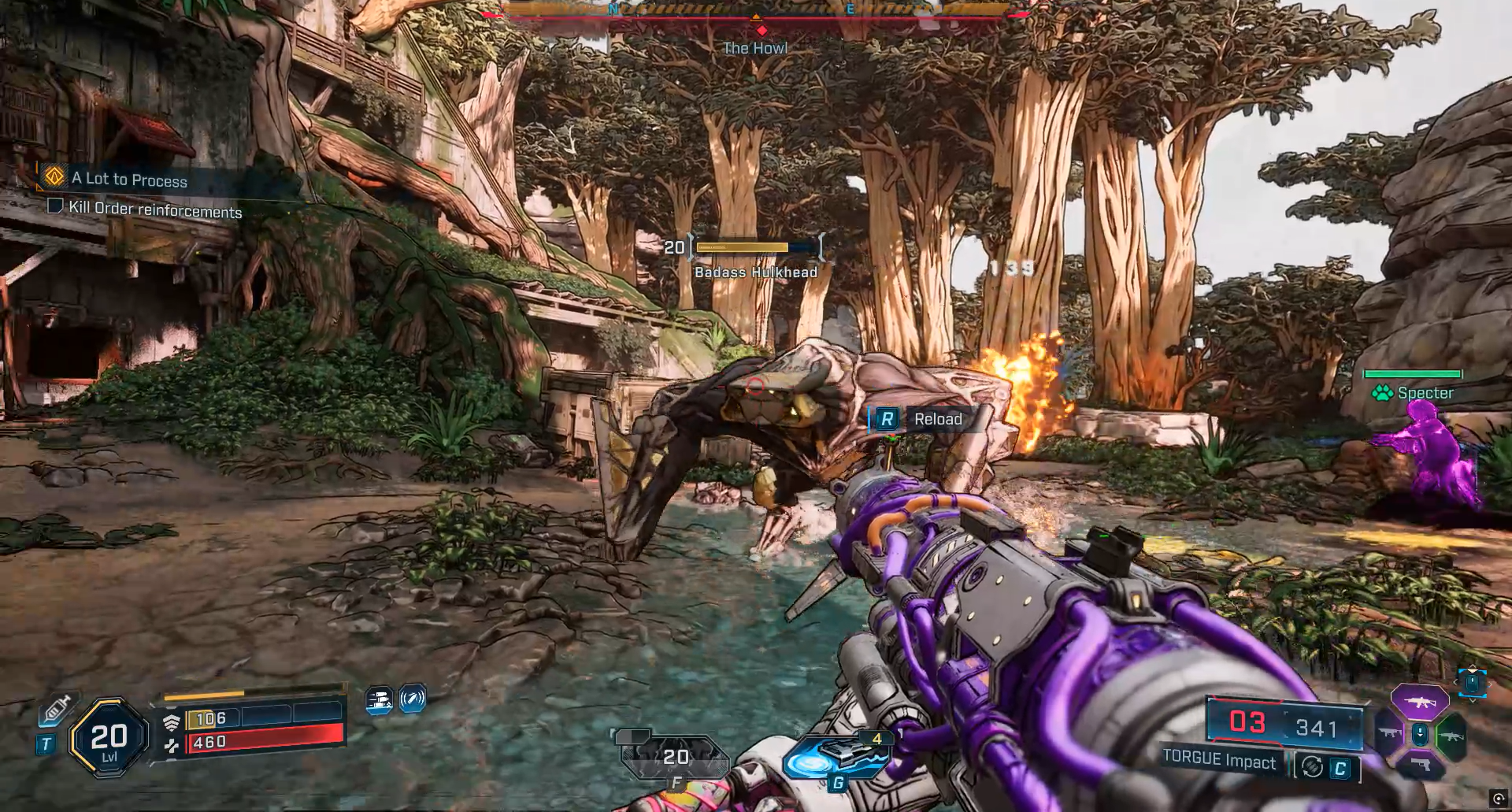Equip the green right weapon slot
1512x812 pixels.
pyautogui.click(x=1451, y=736)
